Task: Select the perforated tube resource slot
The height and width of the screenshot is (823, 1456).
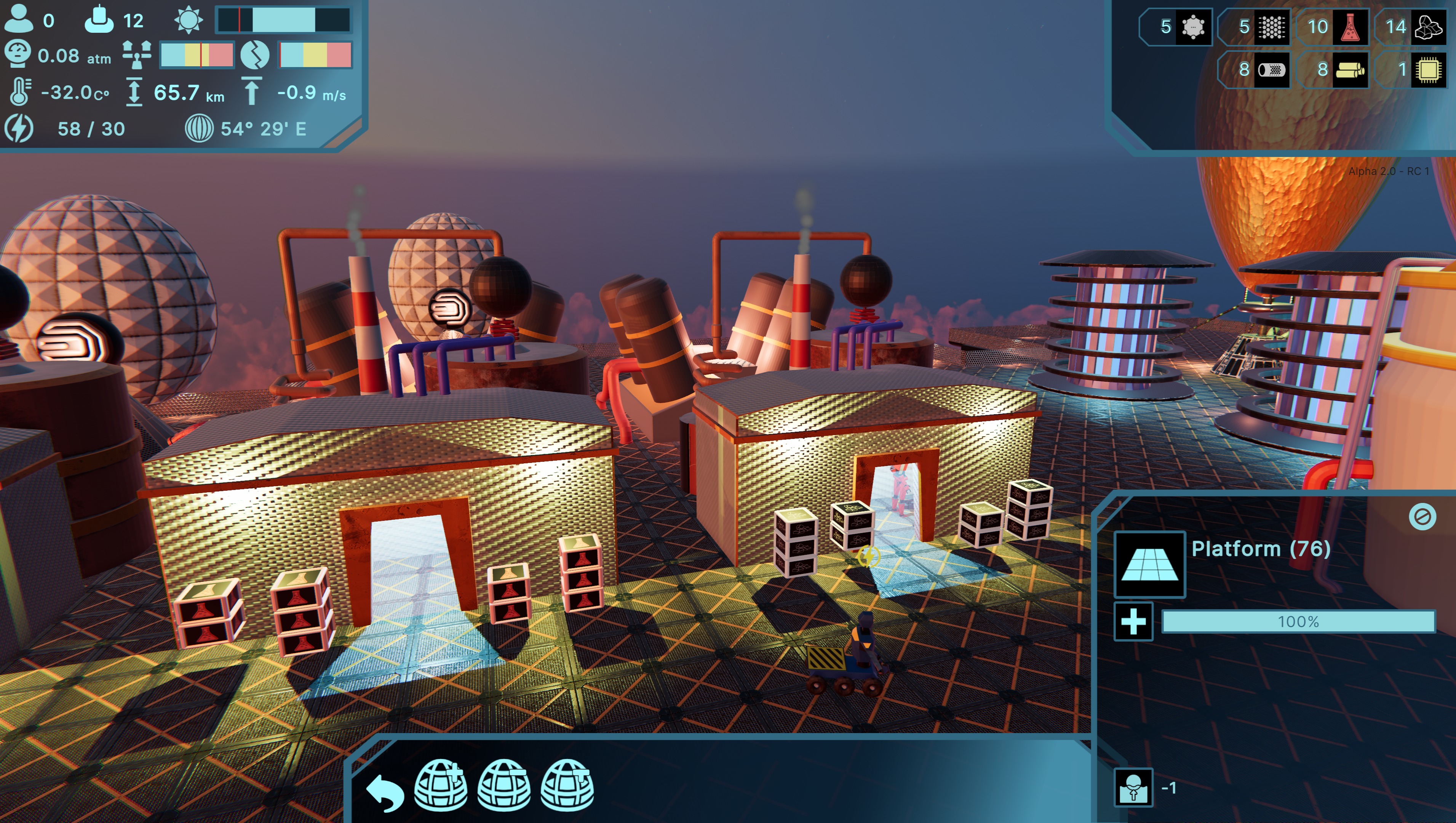Action: click(1271, 70)
